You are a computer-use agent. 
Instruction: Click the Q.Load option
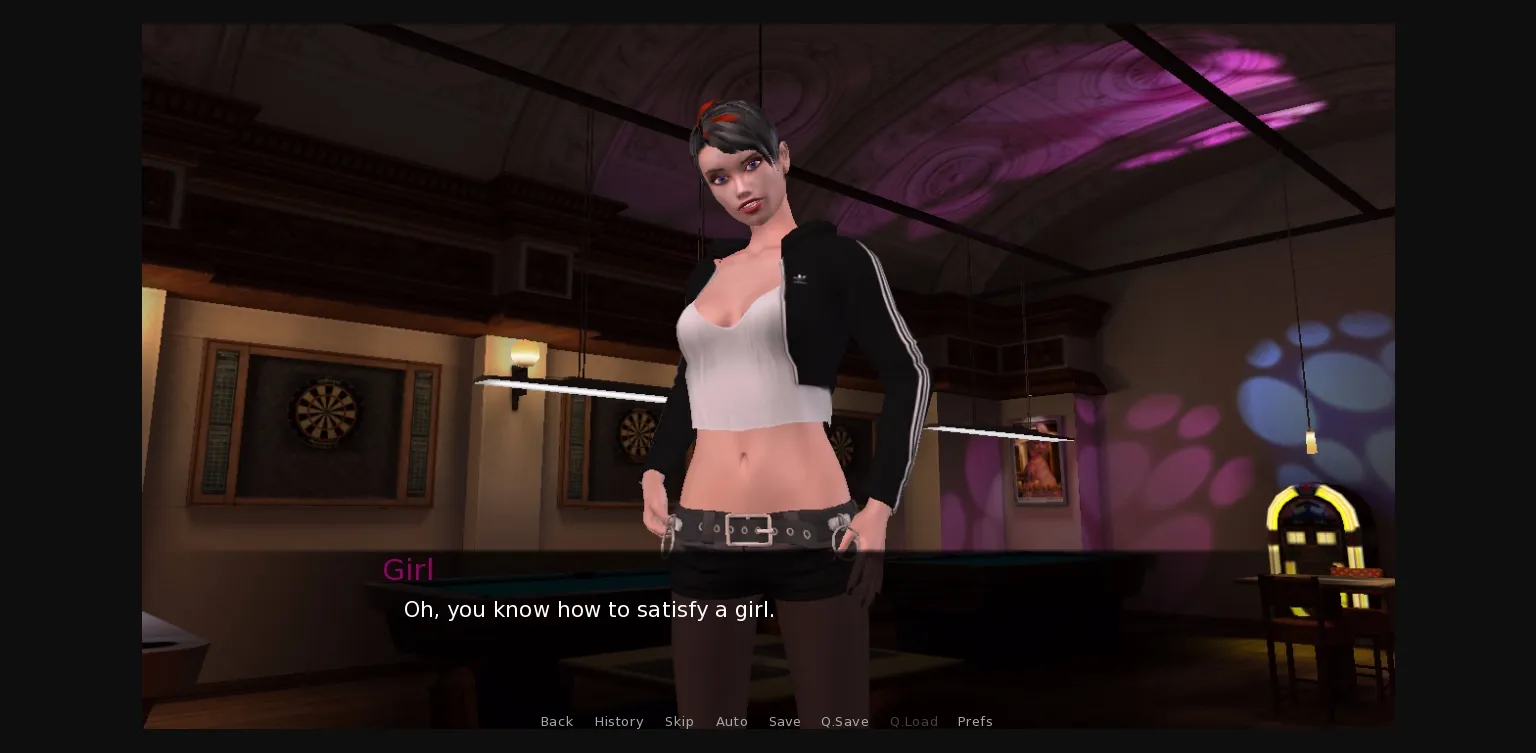(913, 721)
